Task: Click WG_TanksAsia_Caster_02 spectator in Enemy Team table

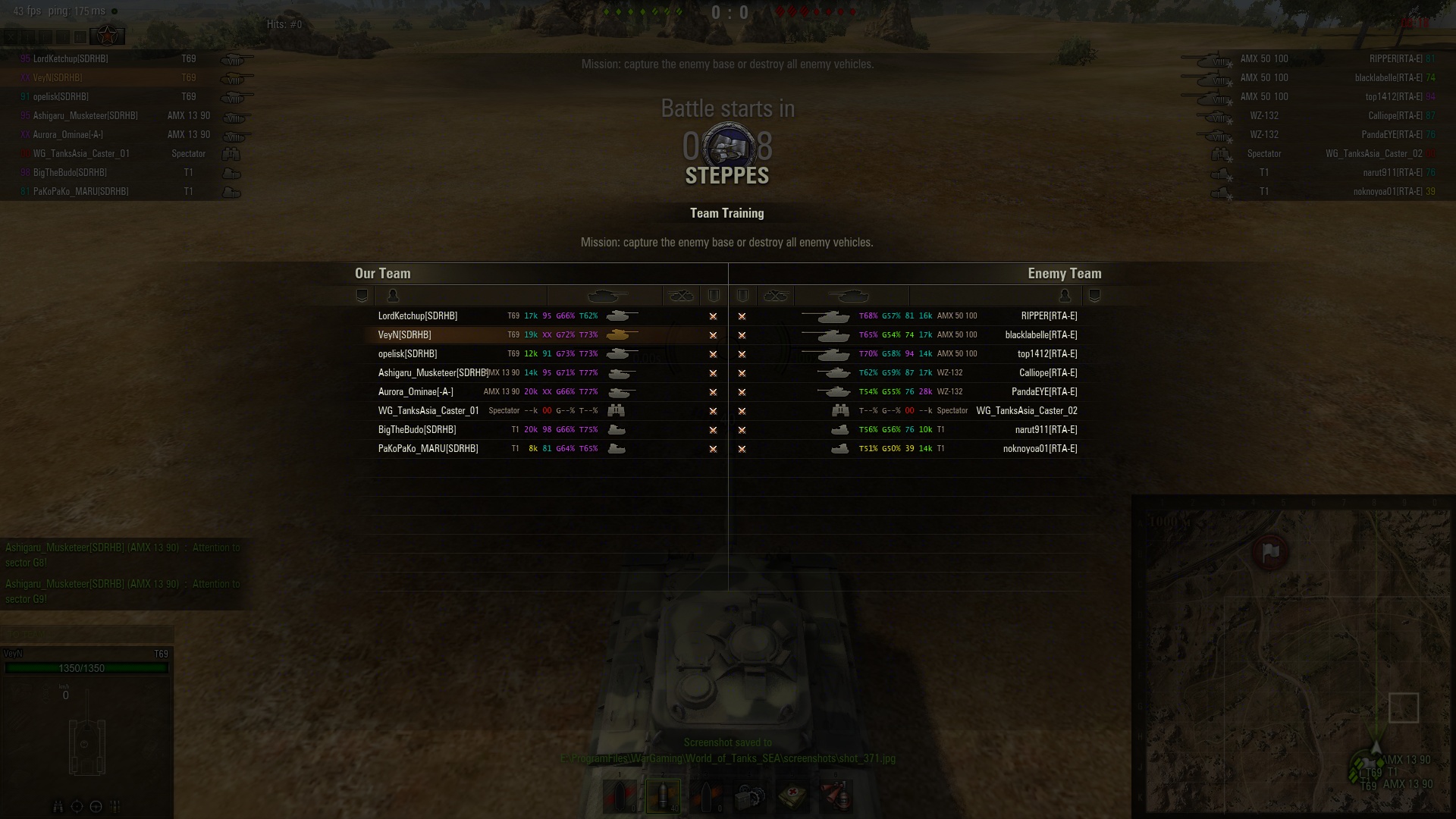Action: (x=1026, y=411)
